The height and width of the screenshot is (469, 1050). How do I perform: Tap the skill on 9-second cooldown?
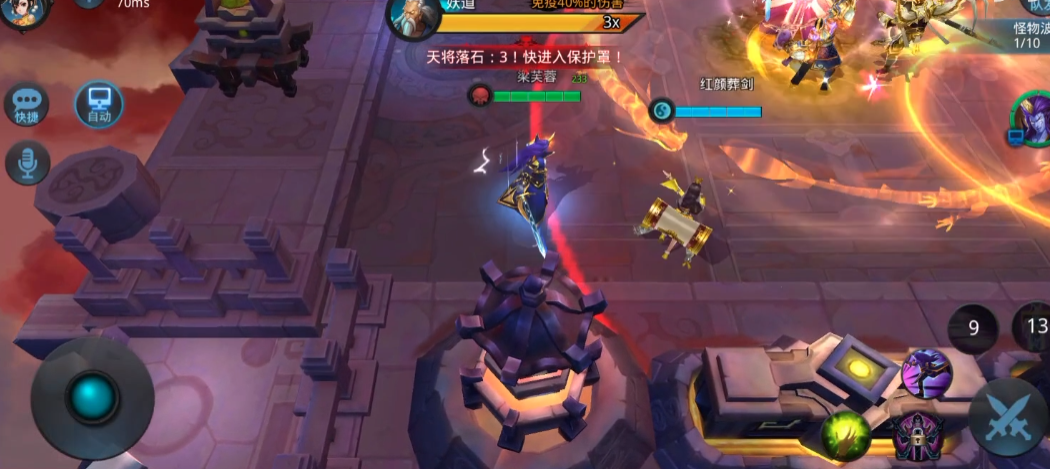973,328
